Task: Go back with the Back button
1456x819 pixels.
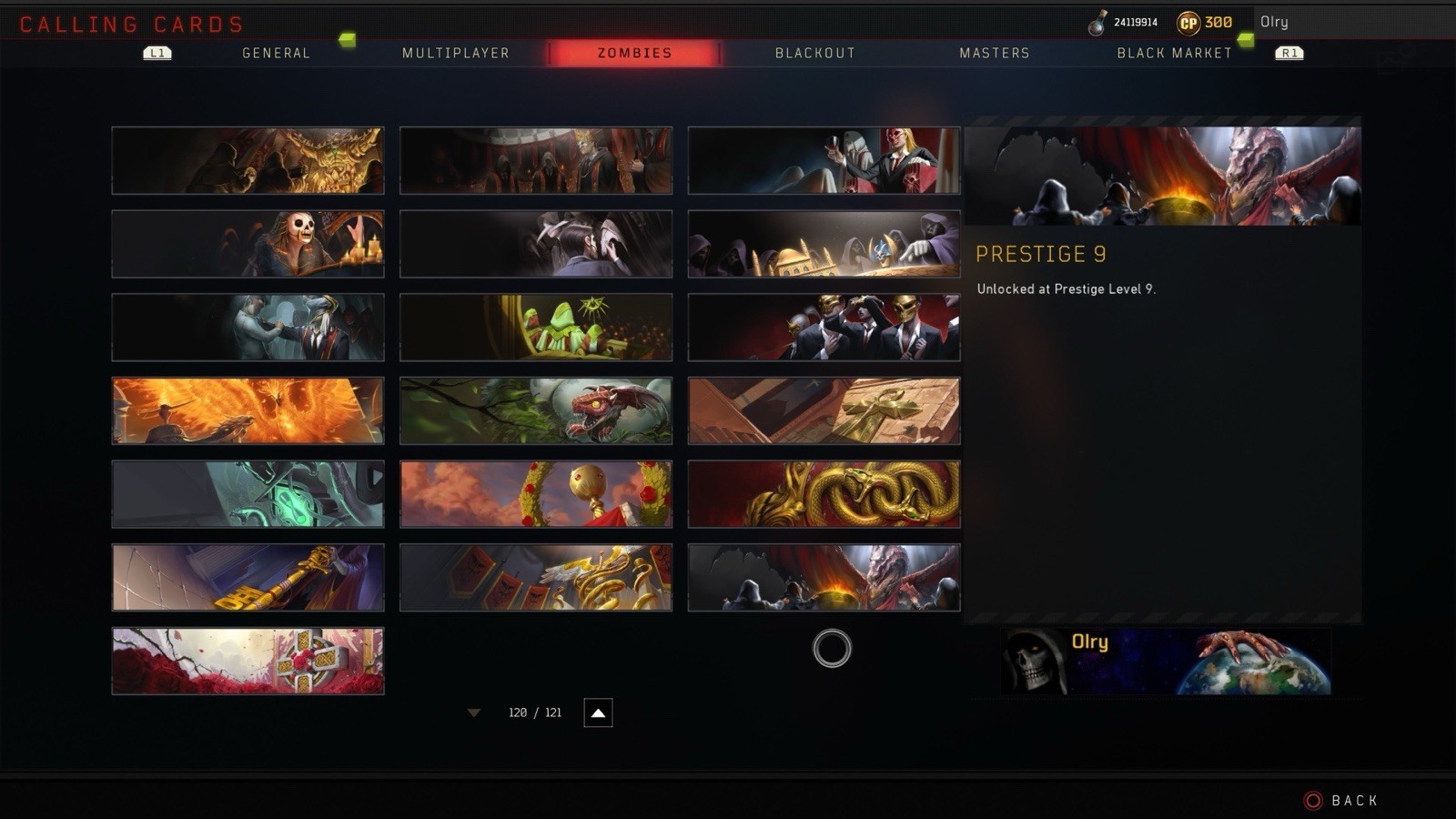Action: [1342, 801]
